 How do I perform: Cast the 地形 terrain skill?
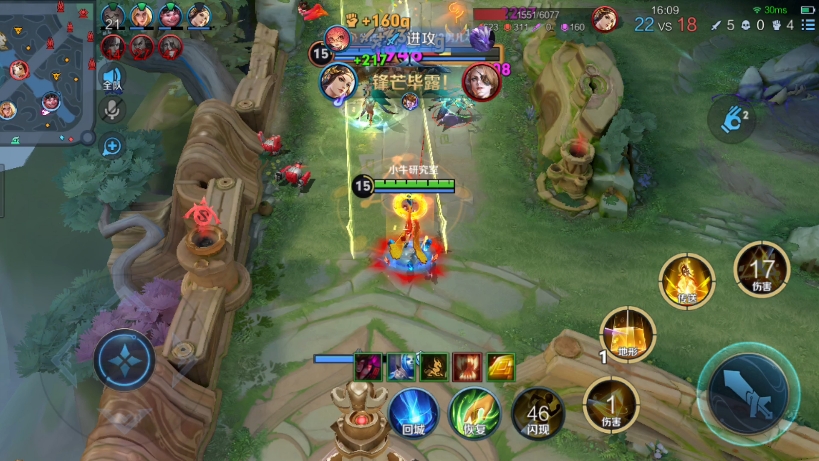[627, 334]
